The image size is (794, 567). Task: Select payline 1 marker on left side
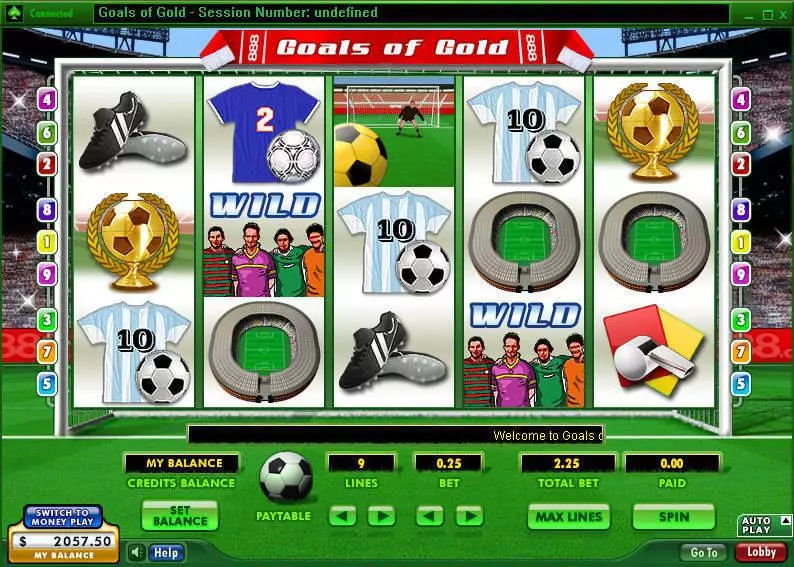click(x=46, y=242)
